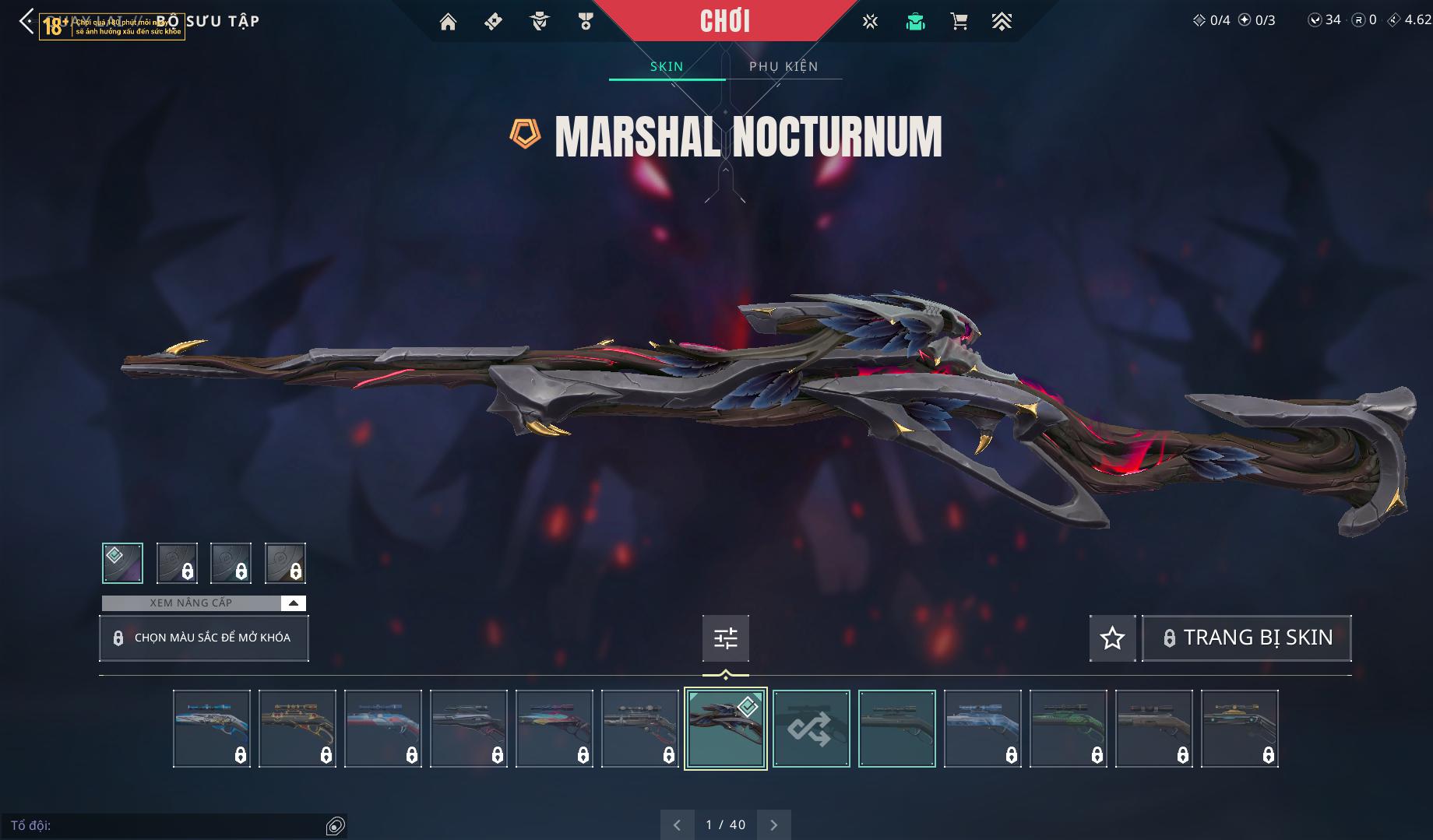Open the collection icon highlighted in teal
This screenshot has width=1433, height=840.
[x=915, y=22]
